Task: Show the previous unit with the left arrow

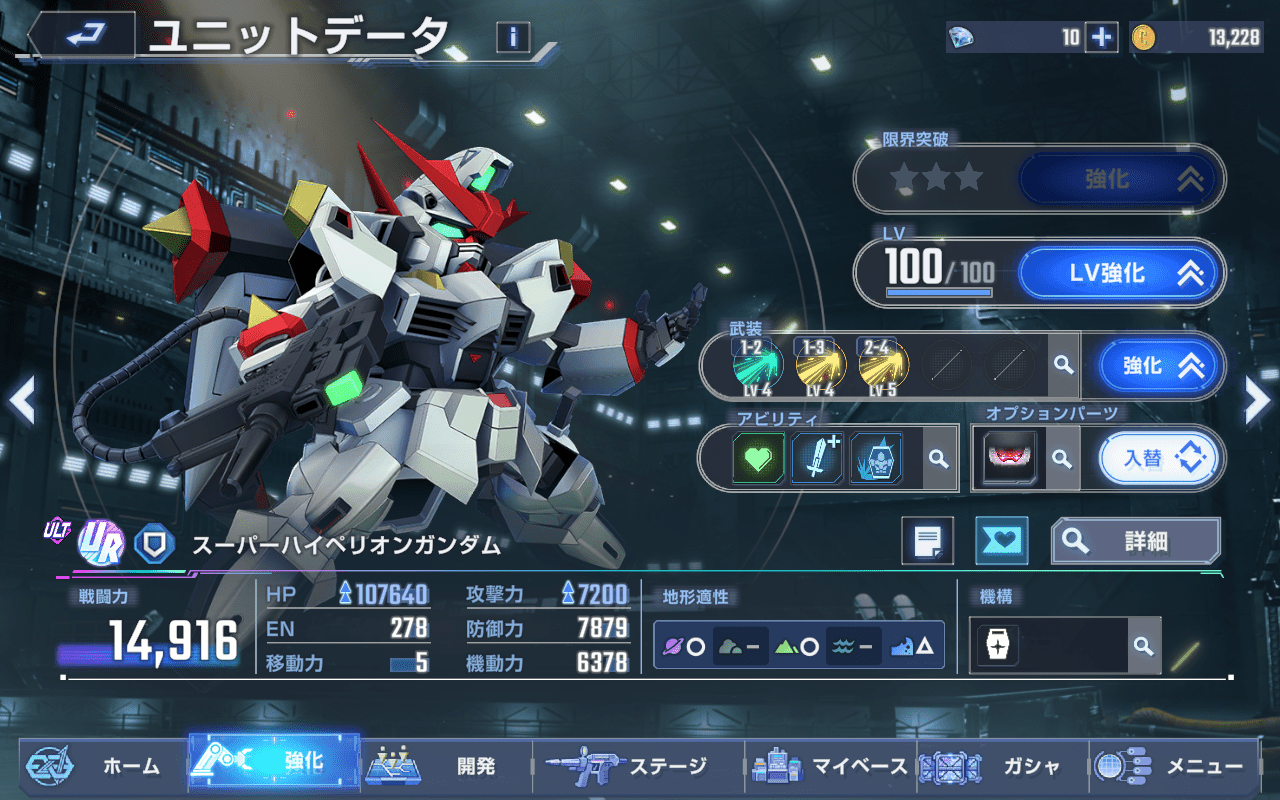Action: 22,400
